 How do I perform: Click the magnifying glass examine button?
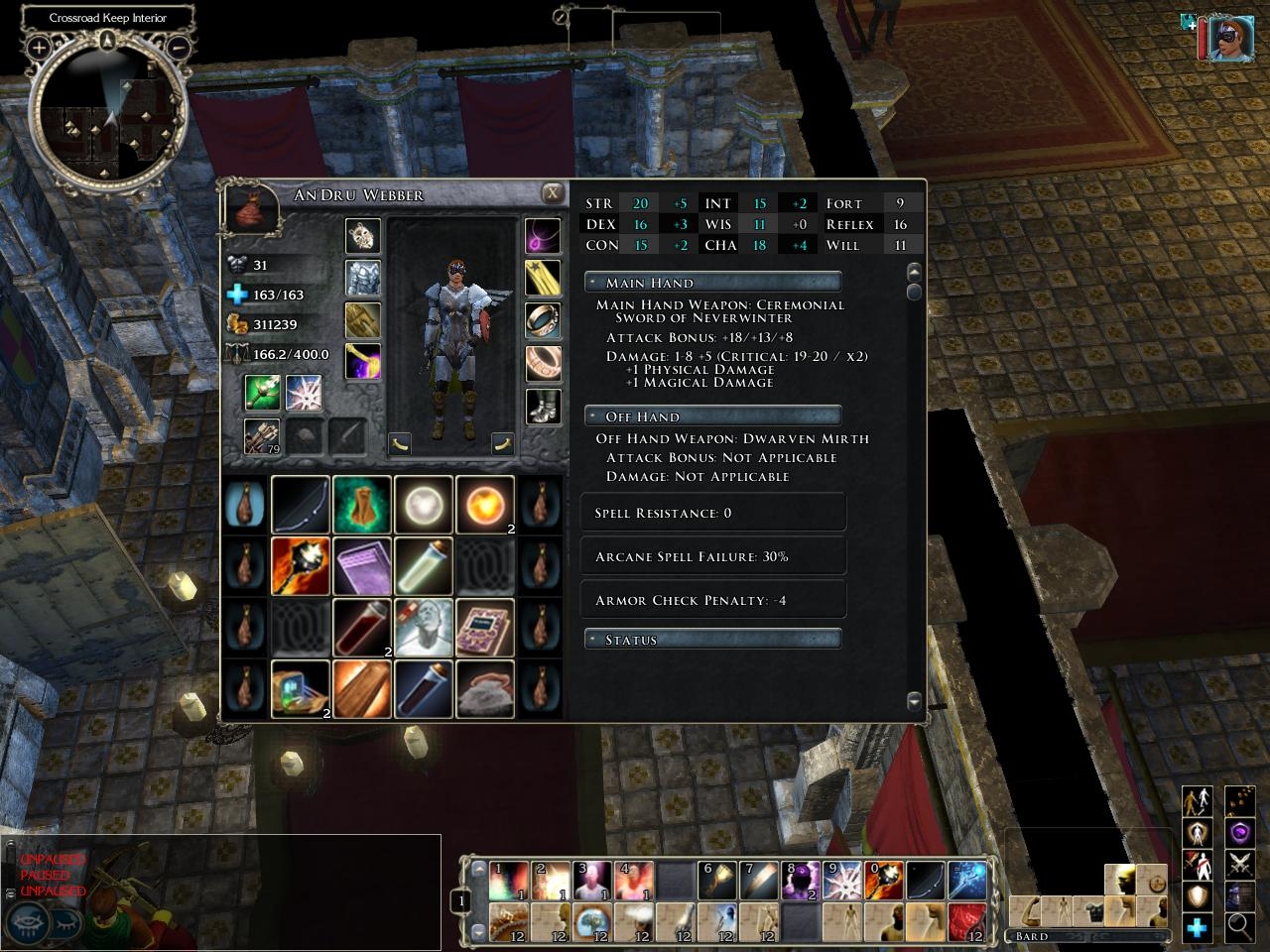1238,926
